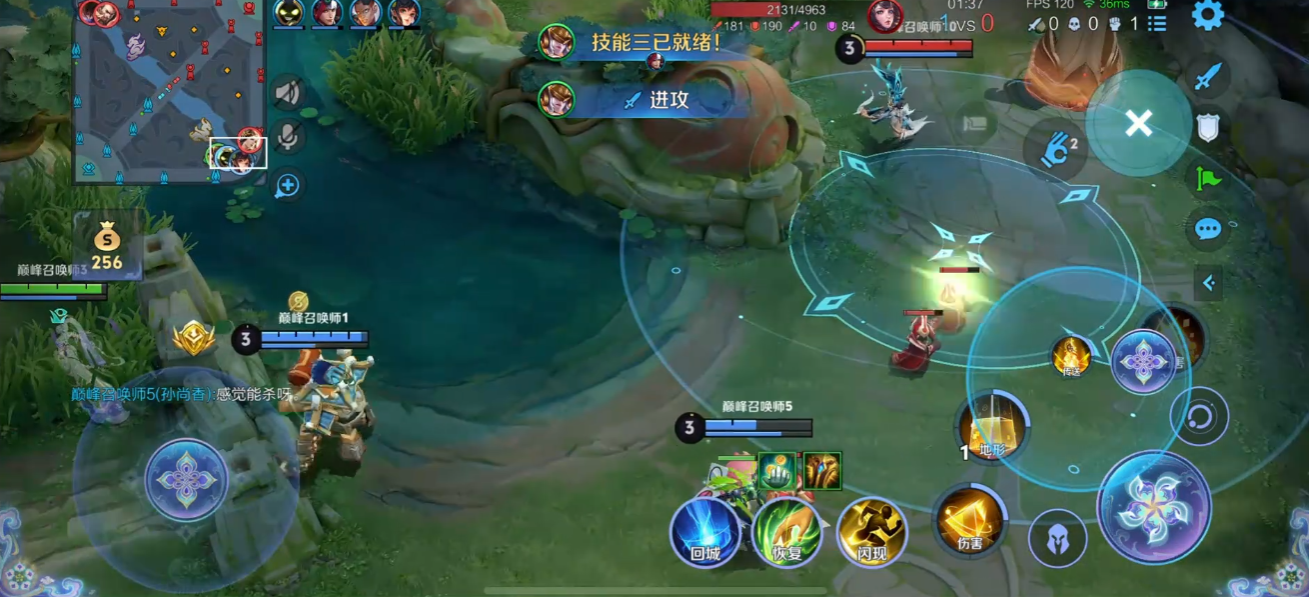Screen dimensions: 1309x597
Task: Cancel the skill with the X button
Action: click(x=1138, y=123)
